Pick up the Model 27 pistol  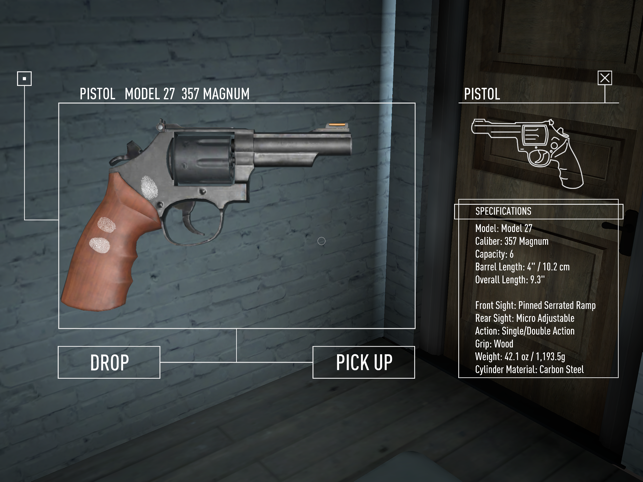point(364,362)
